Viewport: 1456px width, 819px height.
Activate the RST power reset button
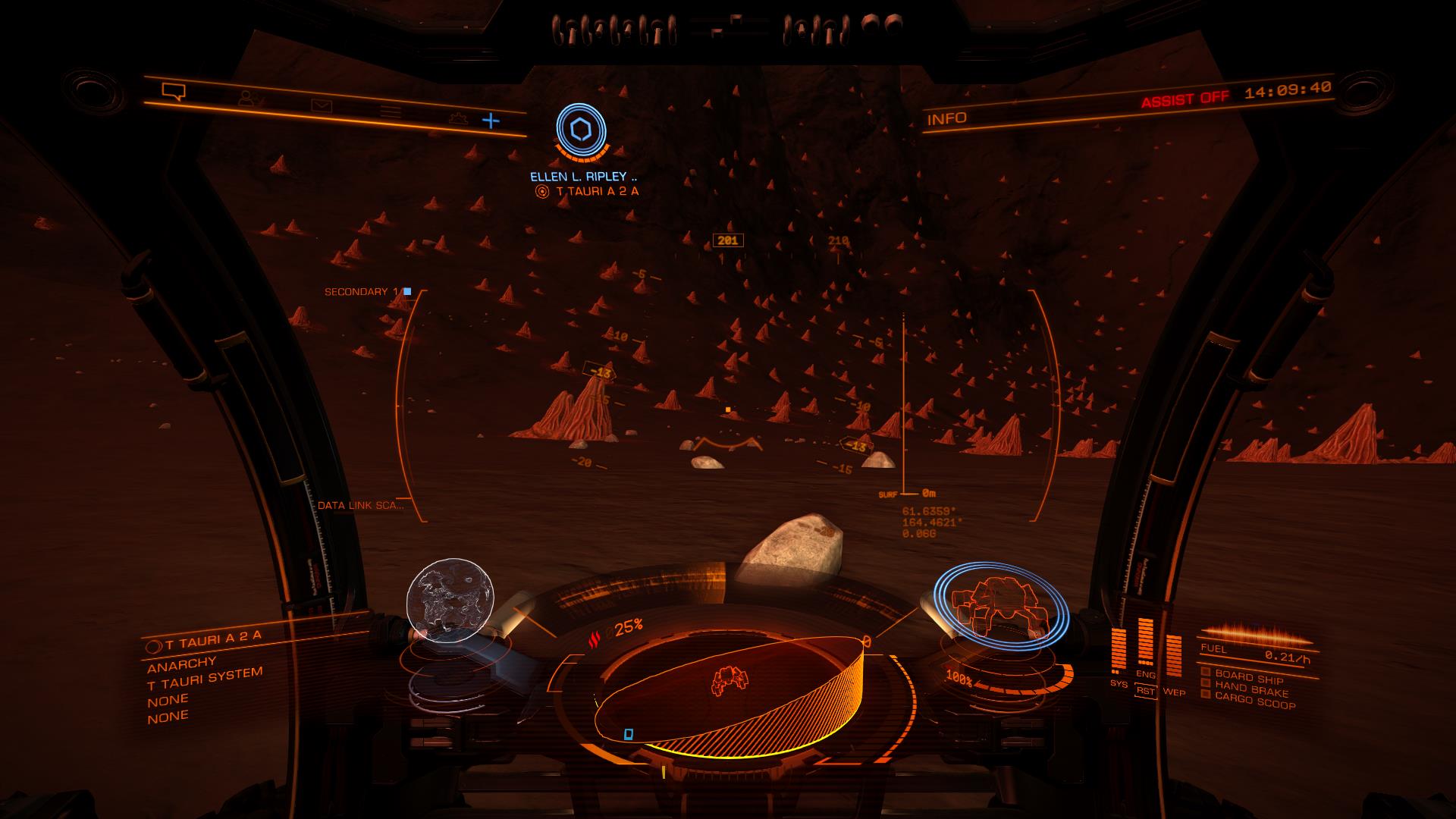pos(1145,692)
